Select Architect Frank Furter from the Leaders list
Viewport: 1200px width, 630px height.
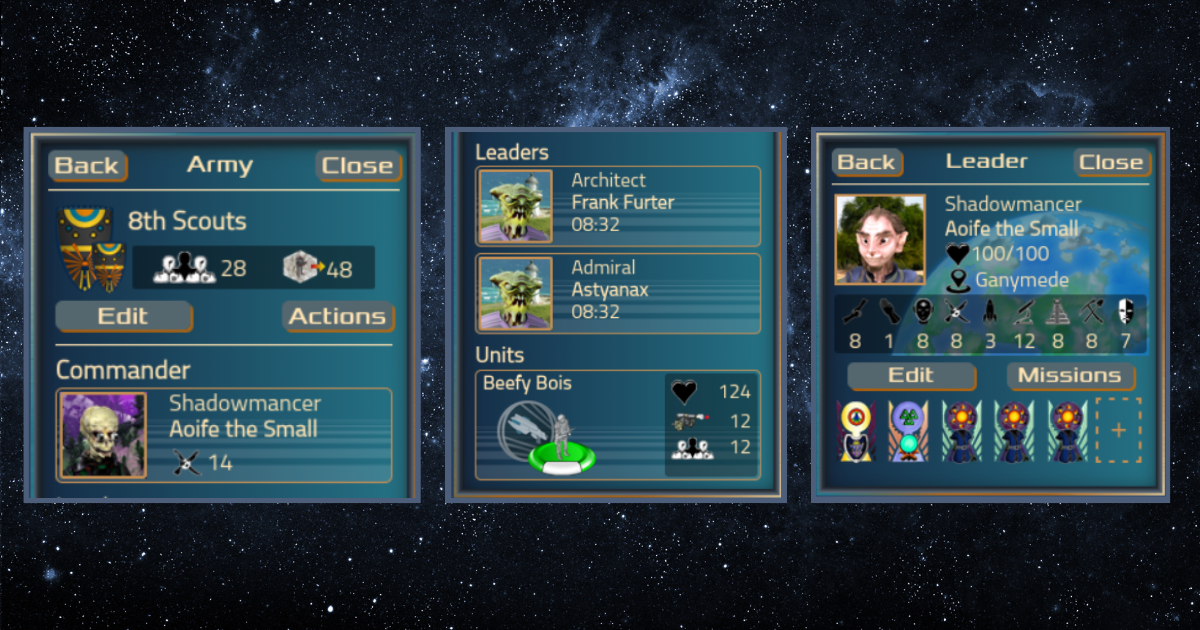click(x=617, y=206)
